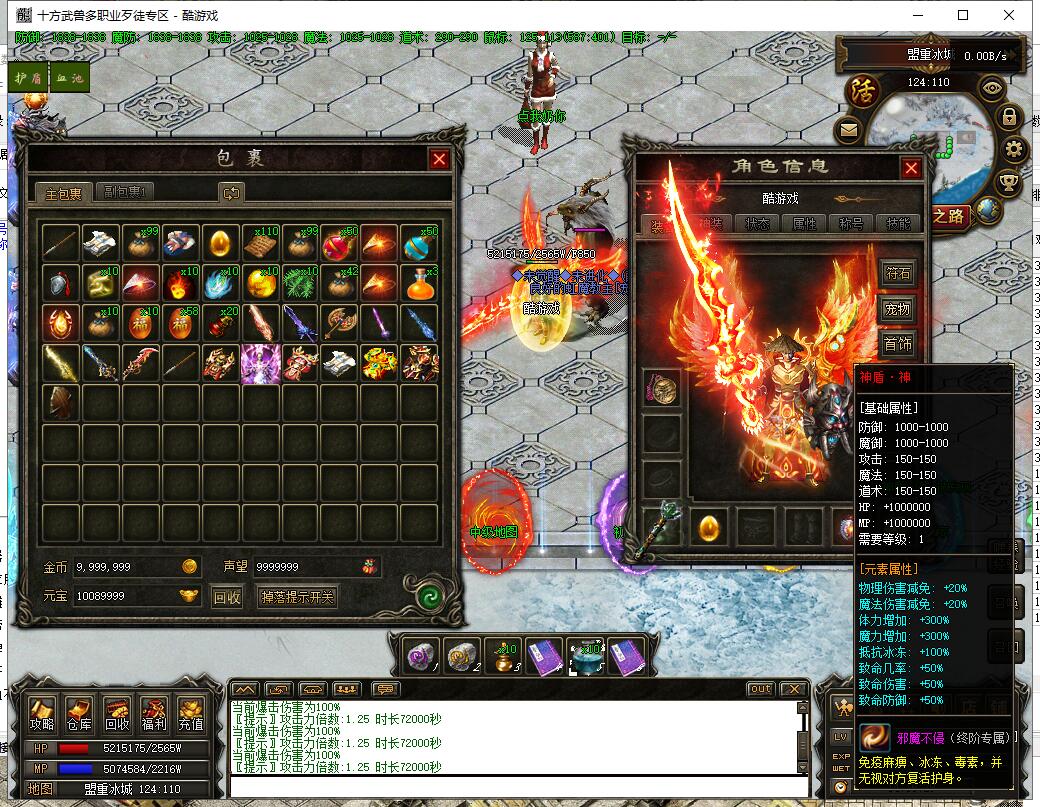Click the bag sort arrows button

click(231, 193)
